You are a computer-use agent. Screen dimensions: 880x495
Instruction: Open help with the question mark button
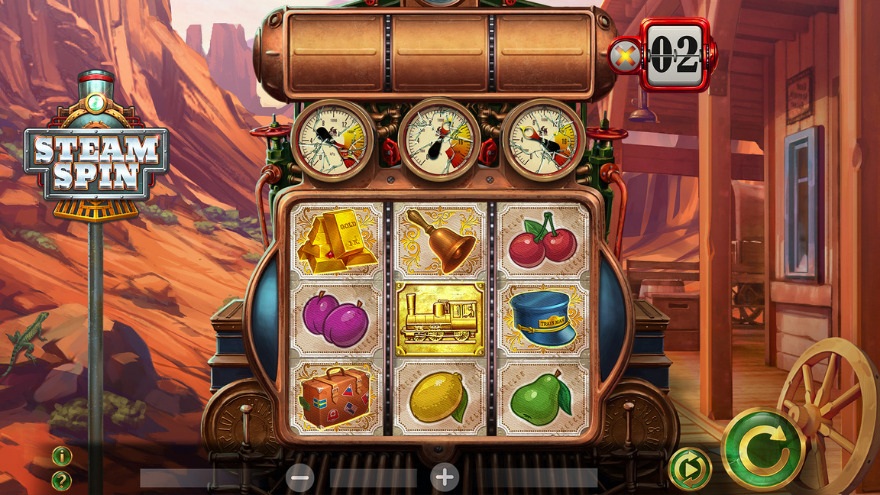[62, 480]
